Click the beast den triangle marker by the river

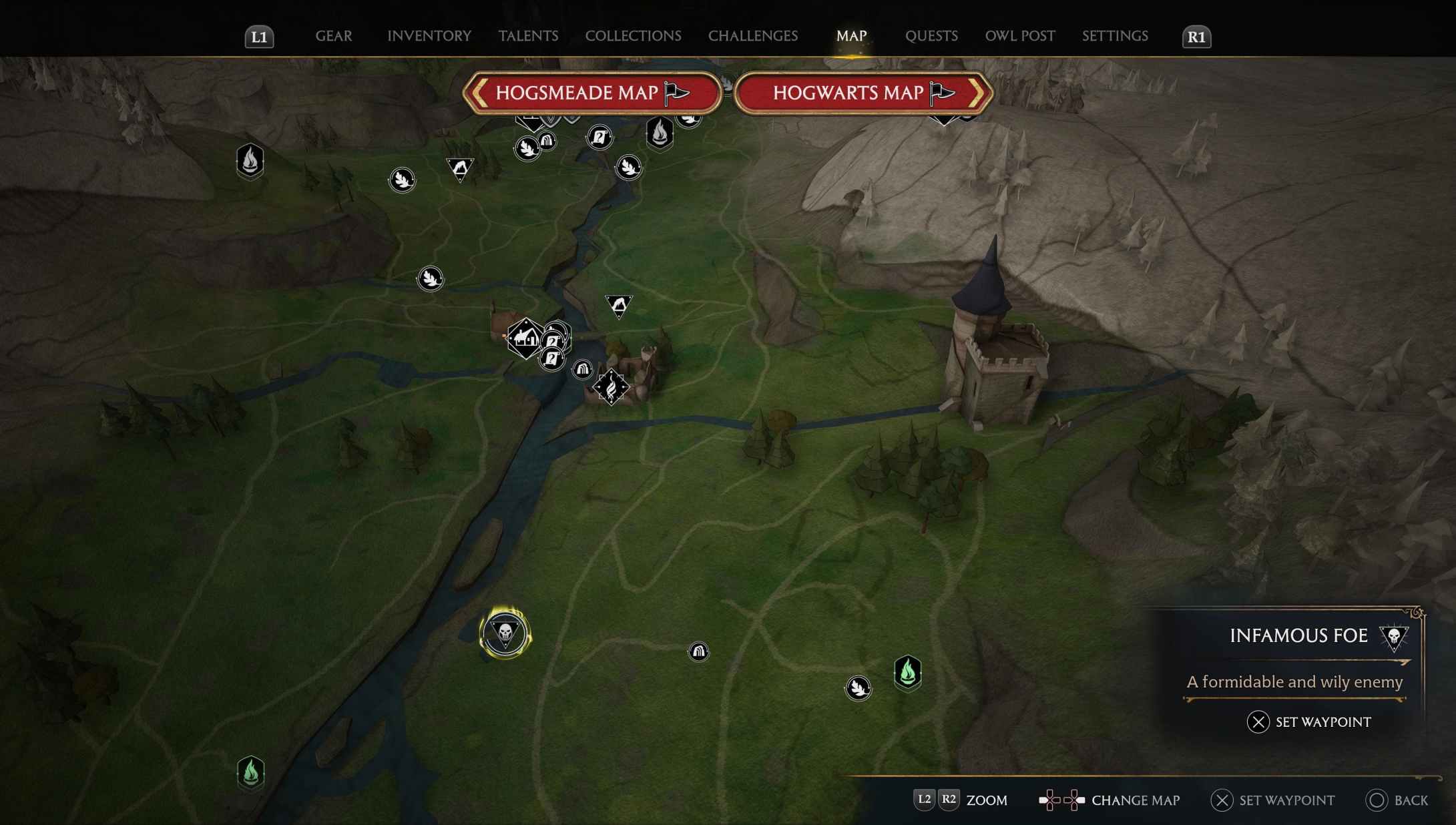point(620,304)
